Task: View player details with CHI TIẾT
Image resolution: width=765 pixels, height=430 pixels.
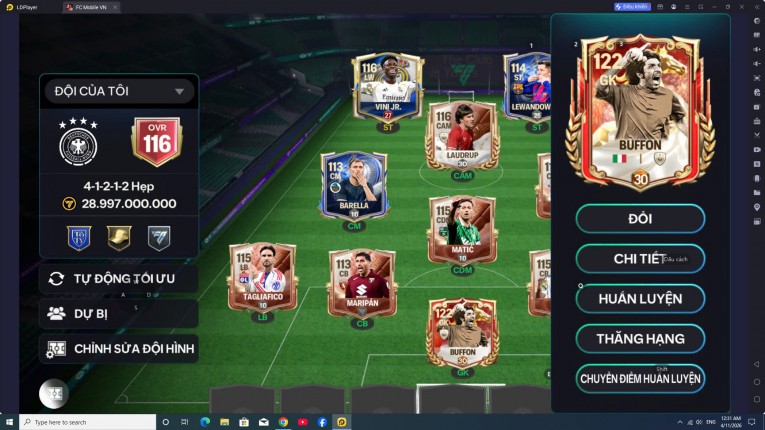Action: [640, 258]
